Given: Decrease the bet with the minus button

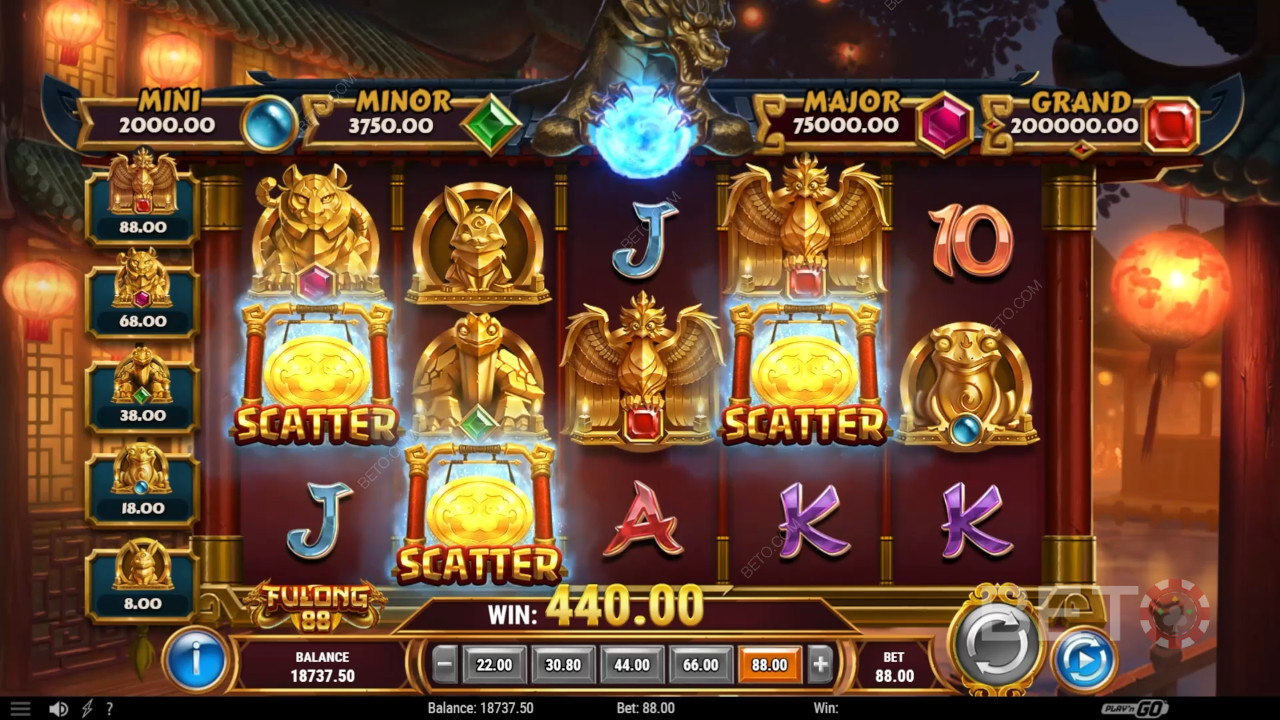Looking at the screenshot, I should tap(446, 664).
